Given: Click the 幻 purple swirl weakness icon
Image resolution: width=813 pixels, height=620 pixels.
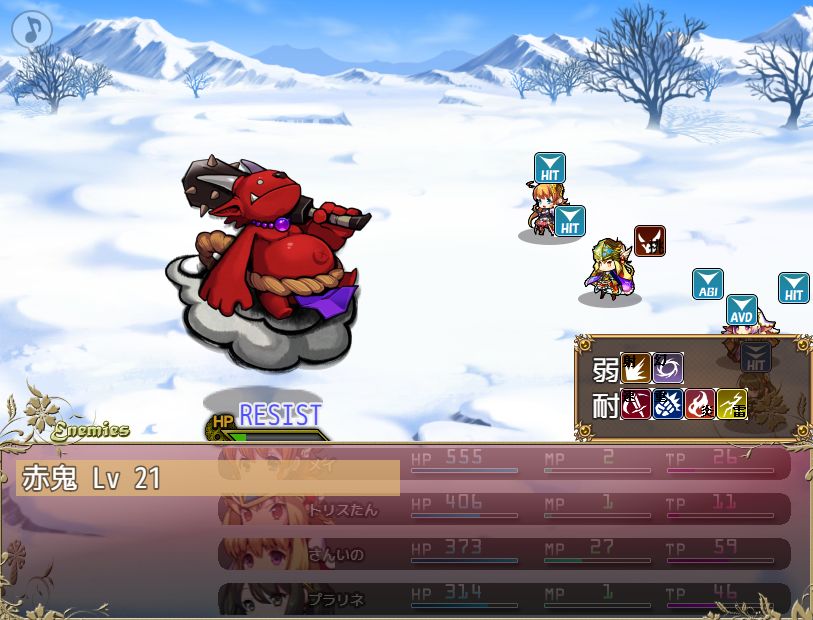Looking at the screenshot, I should pyautogui.click(x=668, y=368).
